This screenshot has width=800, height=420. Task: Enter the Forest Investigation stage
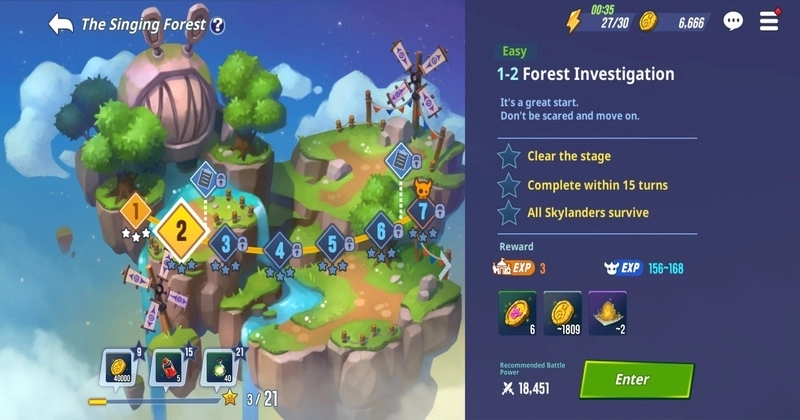click(x=636, y=380)
